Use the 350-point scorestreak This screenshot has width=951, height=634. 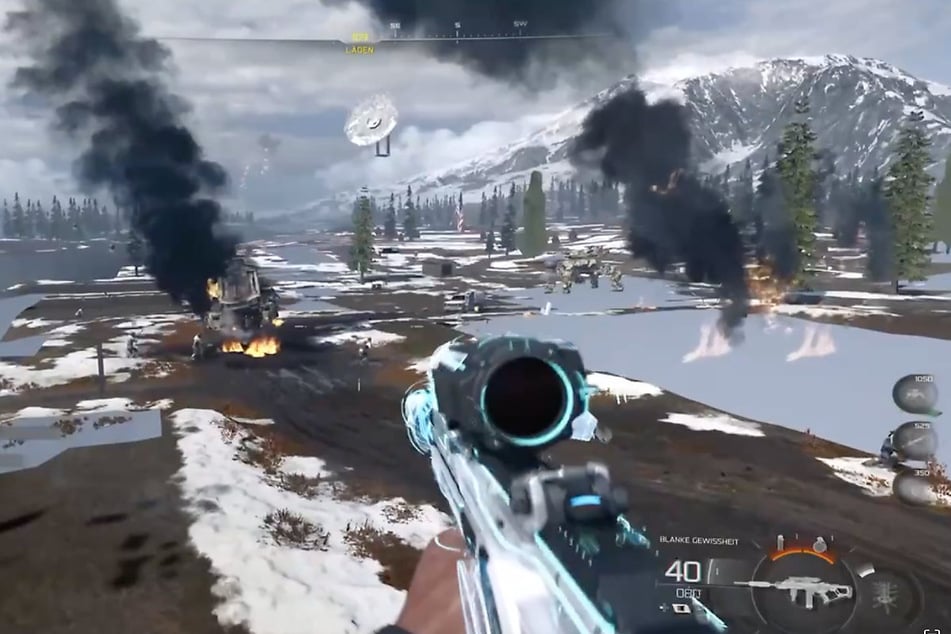pyautogui.click(x=914, y=487)
